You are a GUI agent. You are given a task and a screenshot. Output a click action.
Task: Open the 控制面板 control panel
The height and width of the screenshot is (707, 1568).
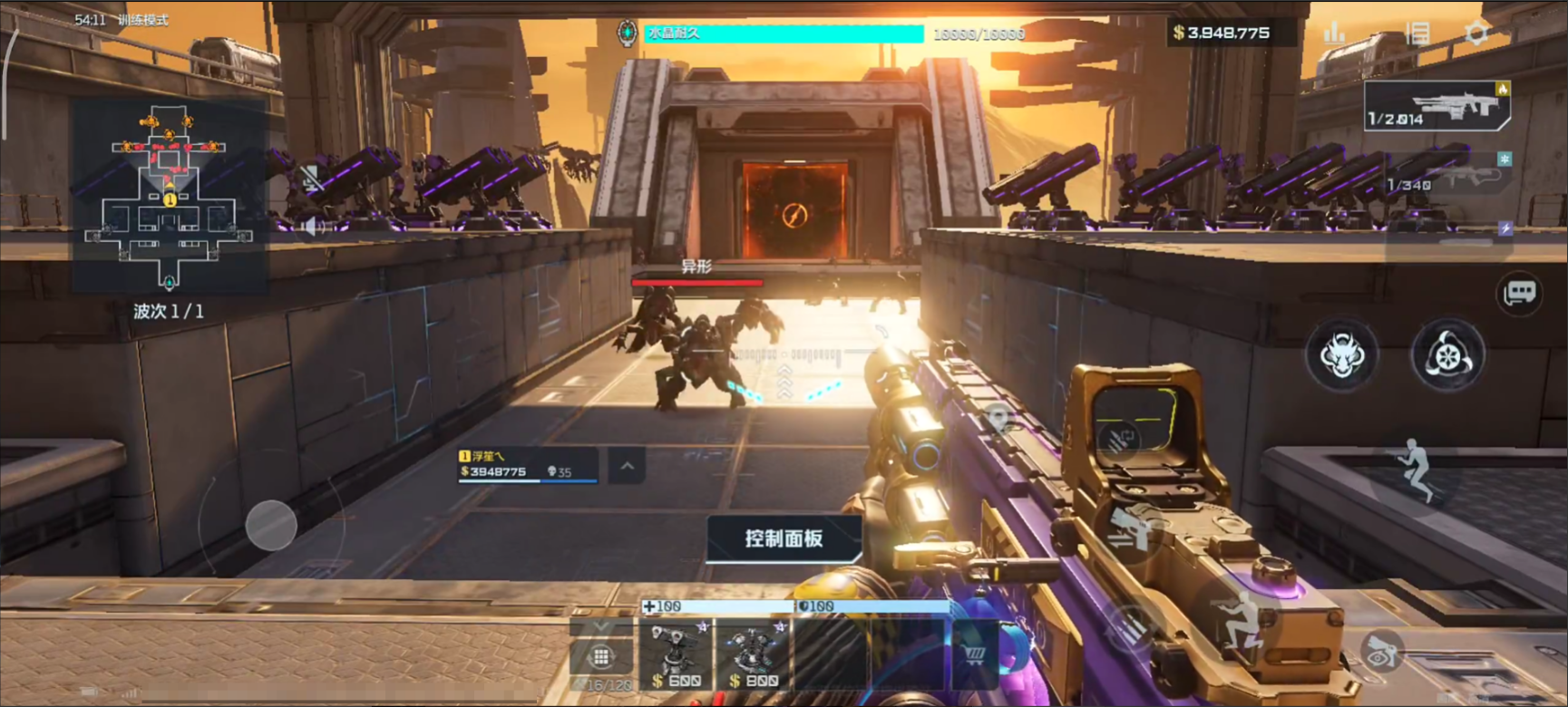pos(784,538)
